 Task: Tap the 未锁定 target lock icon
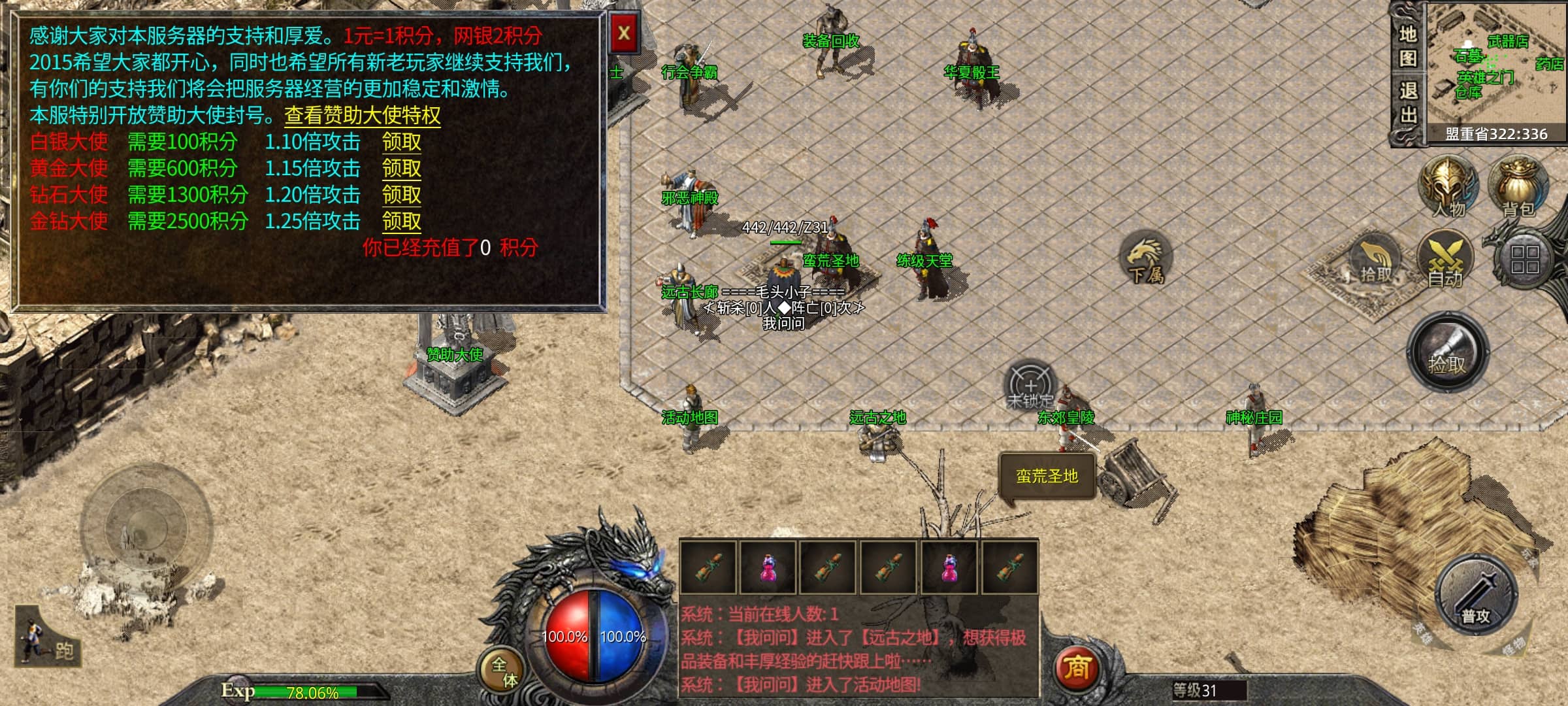[x=1030, y=386]
